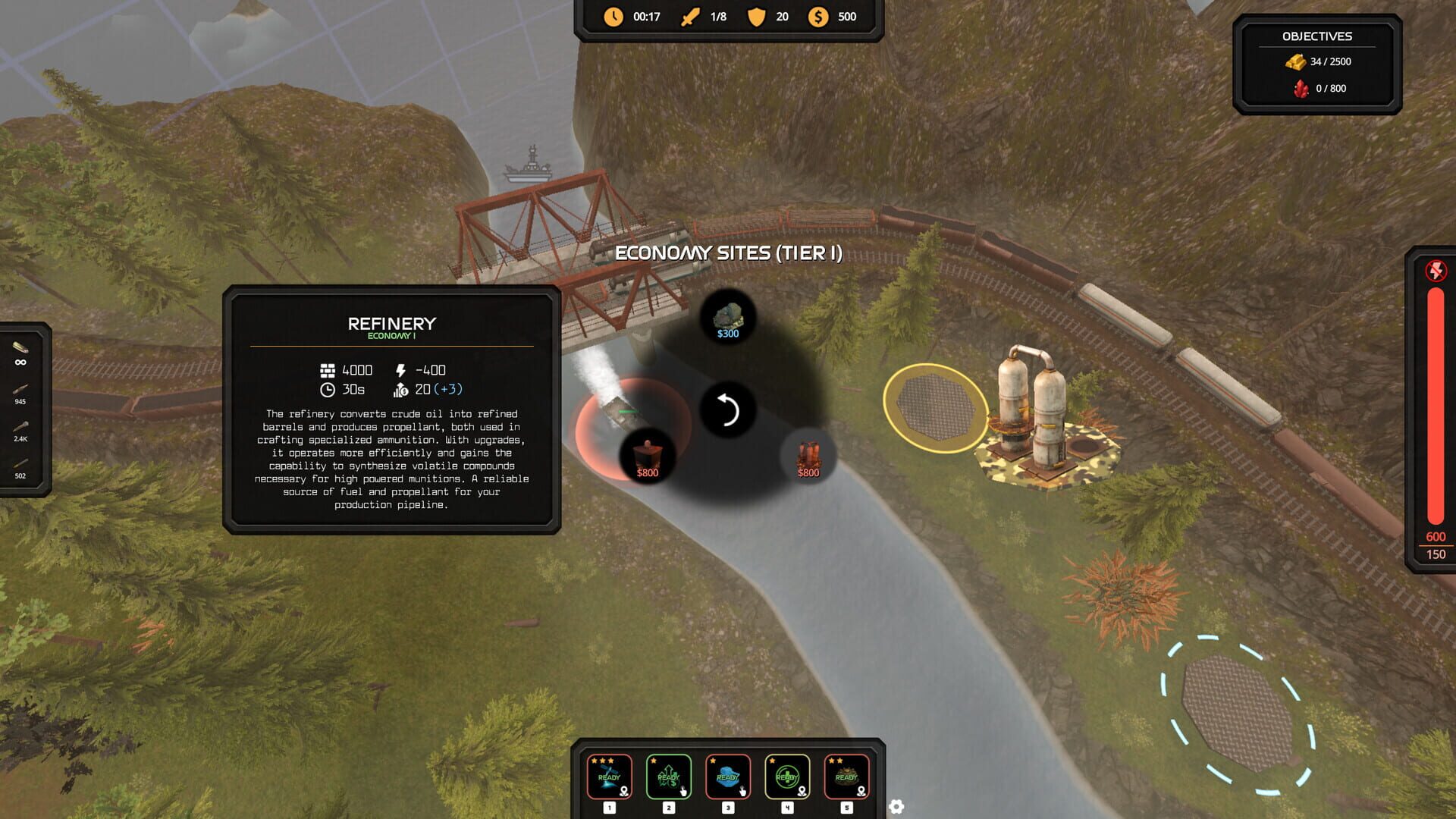Use the money boost ability in slot 2

click(x=668, y=777)
